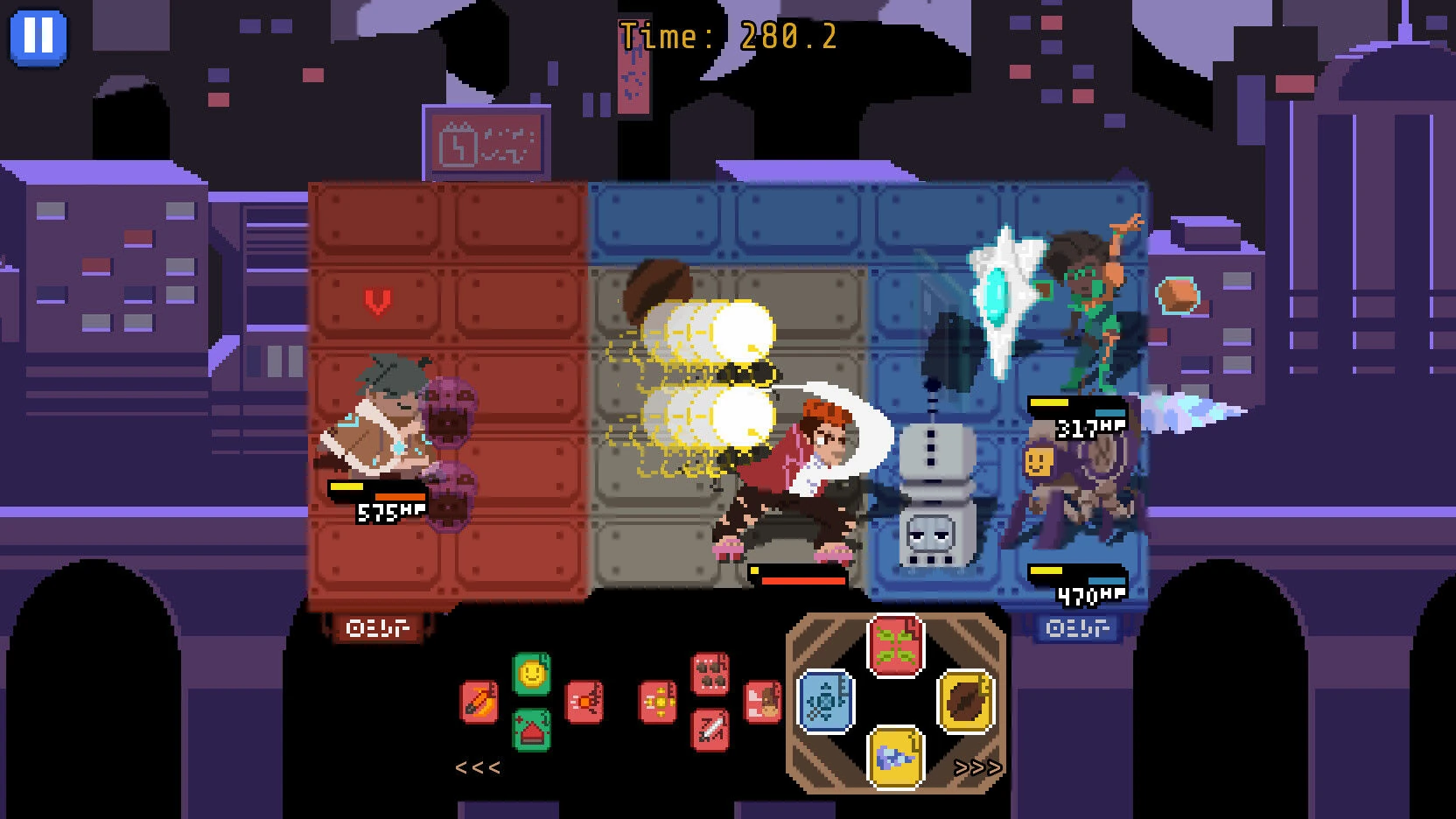Choose the flaming sword card

(479, 702)
